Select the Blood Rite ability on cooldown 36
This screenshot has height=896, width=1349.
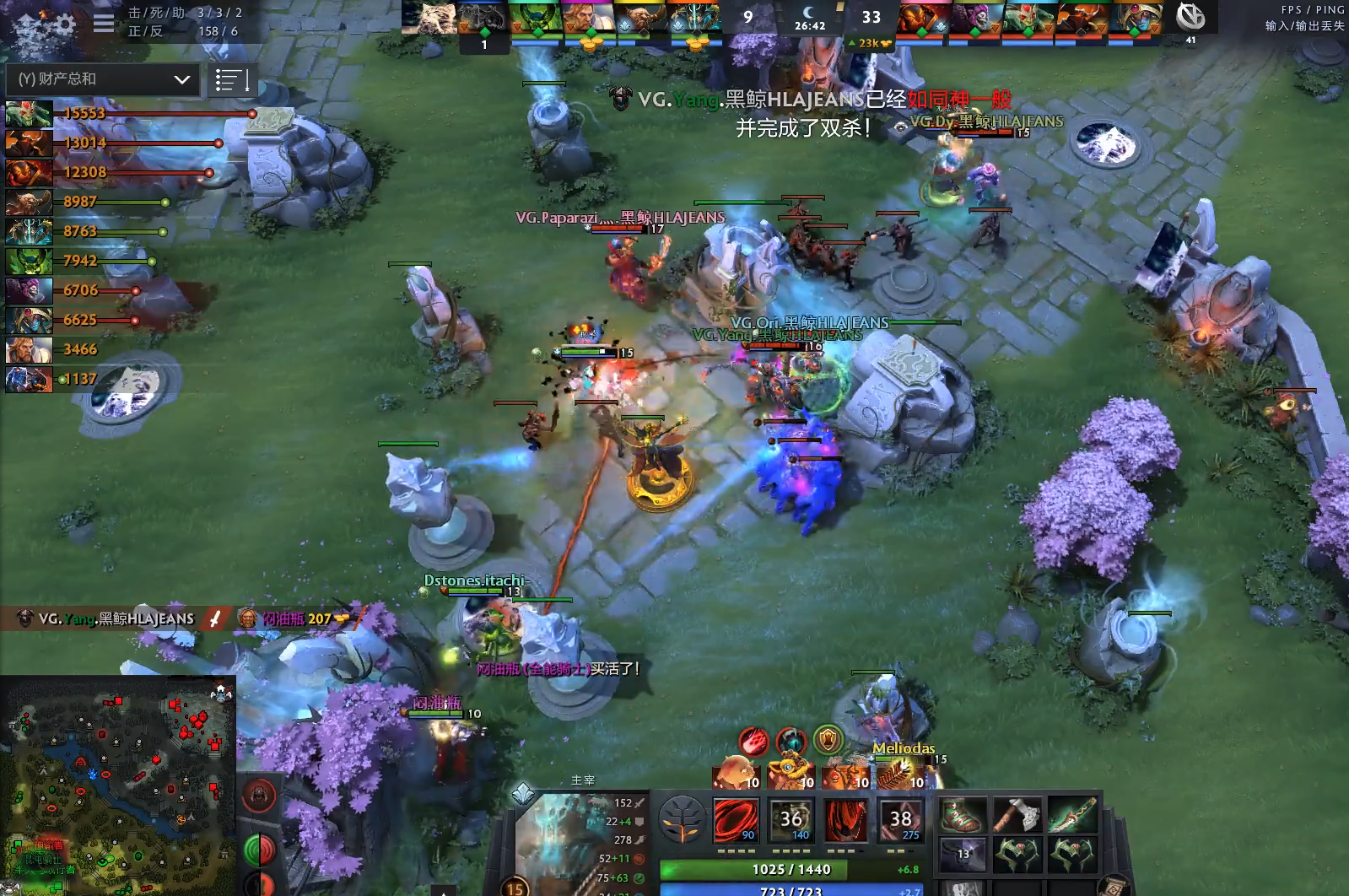pyautogui.click(x=791, y=819)
